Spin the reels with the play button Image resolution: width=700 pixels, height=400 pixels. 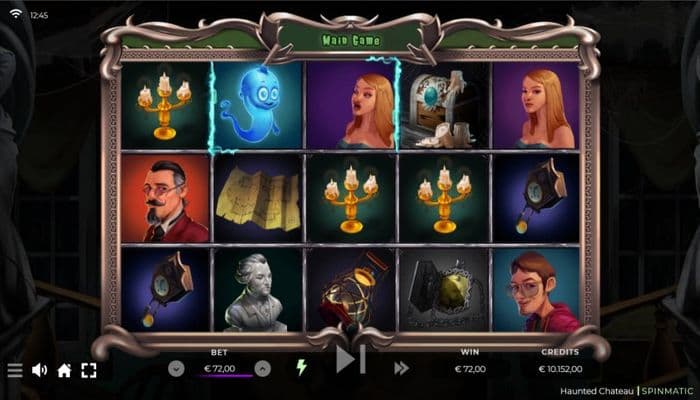click(350, 359)
